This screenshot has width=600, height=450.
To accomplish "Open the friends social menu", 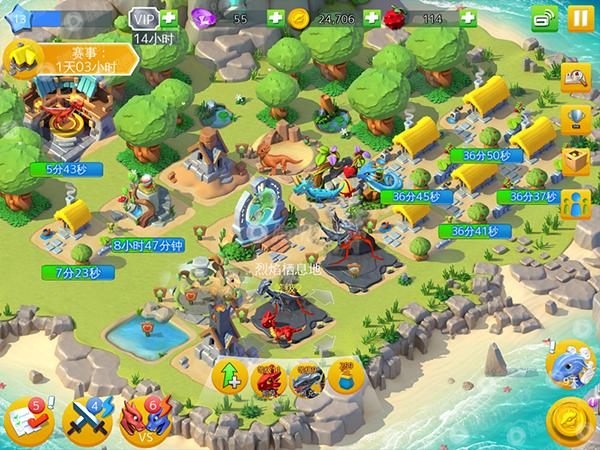I will [575, 203].
